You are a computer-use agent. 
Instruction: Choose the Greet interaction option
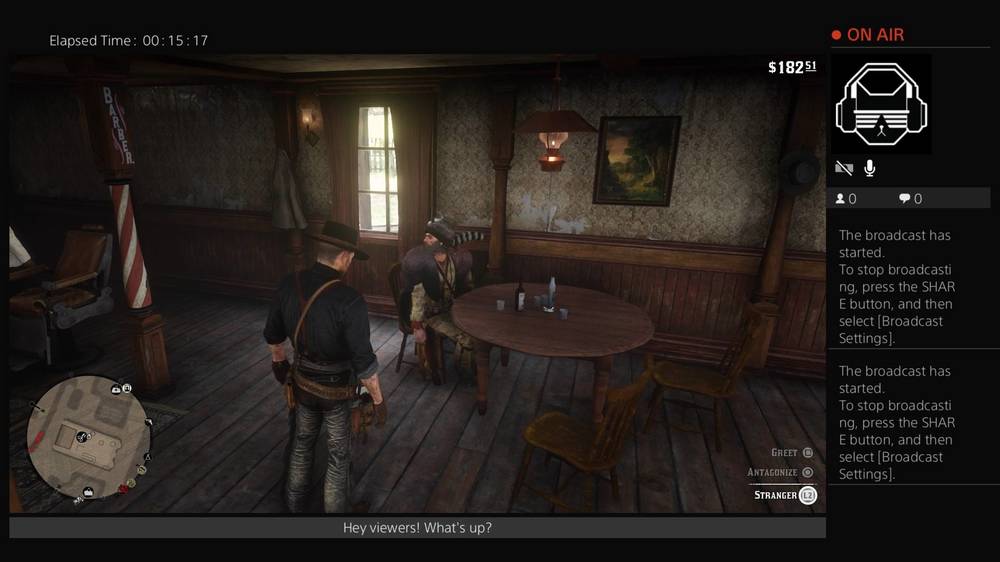[792, 452]
